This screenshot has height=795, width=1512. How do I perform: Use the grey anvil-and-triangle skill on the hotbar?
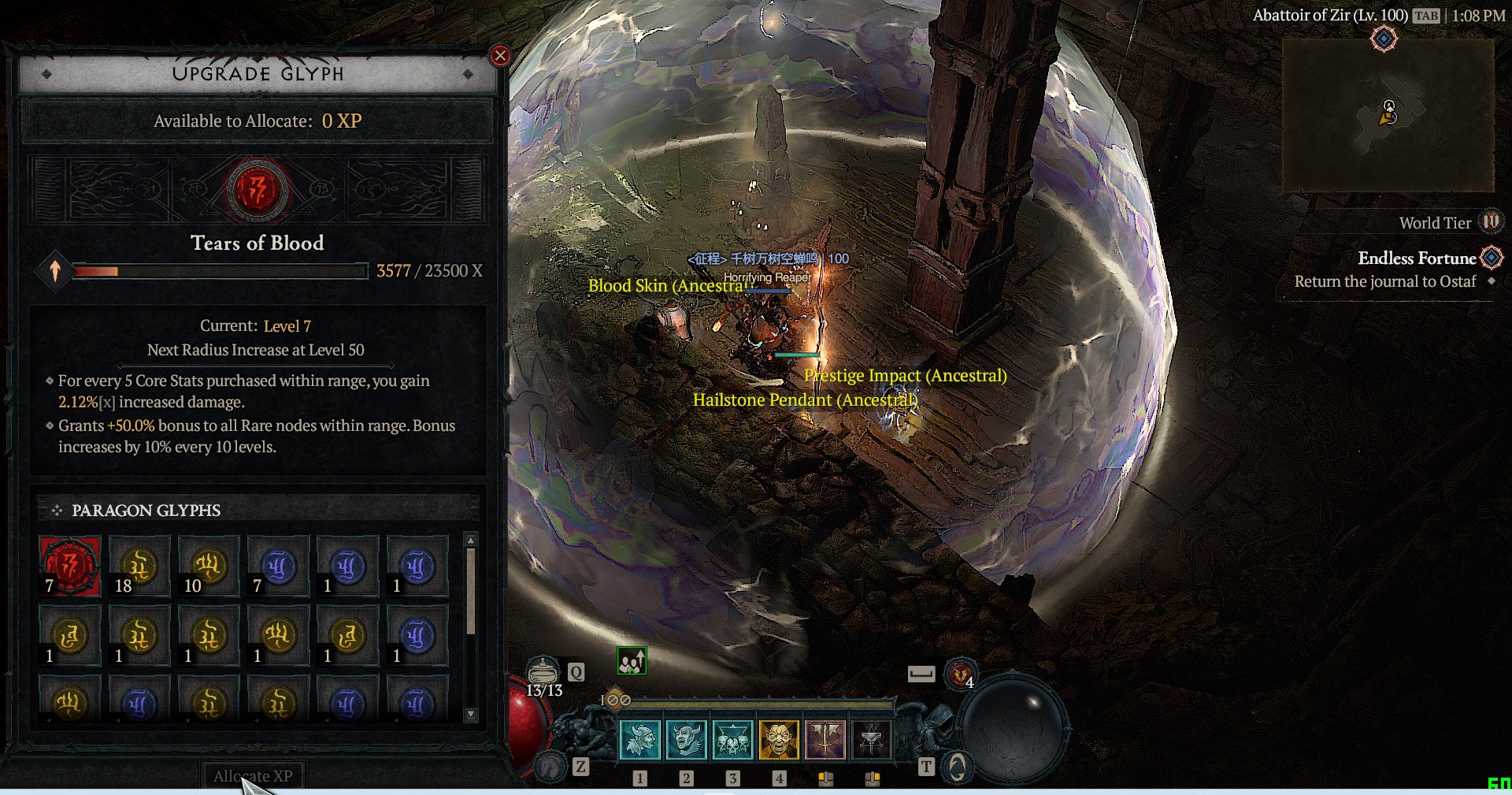click(x=872, y=740)
